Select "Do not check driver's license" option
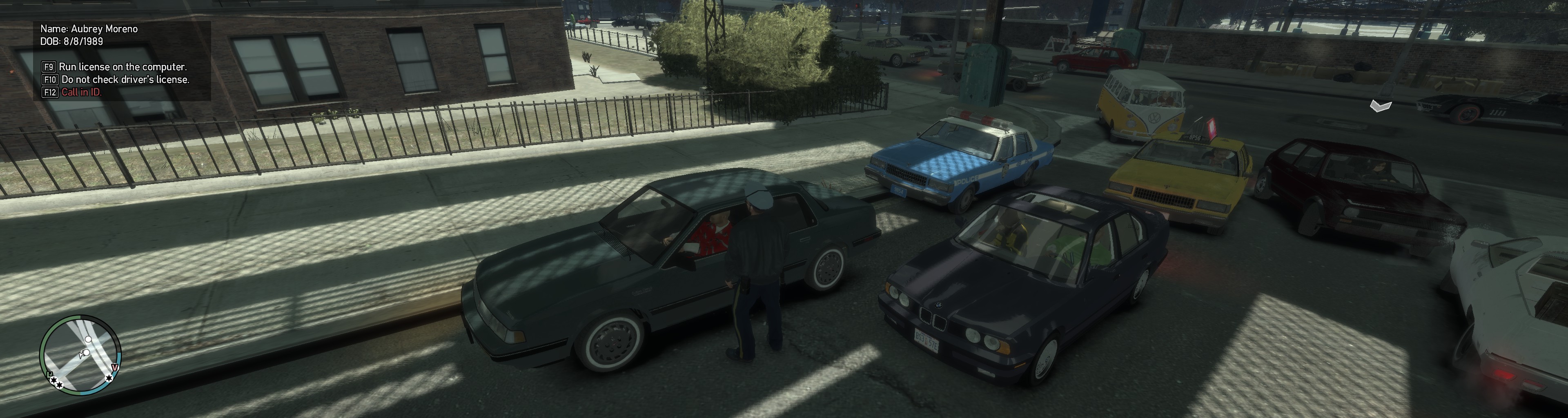The width and height of the screenshot is (1568, 418). click(125, 80)
